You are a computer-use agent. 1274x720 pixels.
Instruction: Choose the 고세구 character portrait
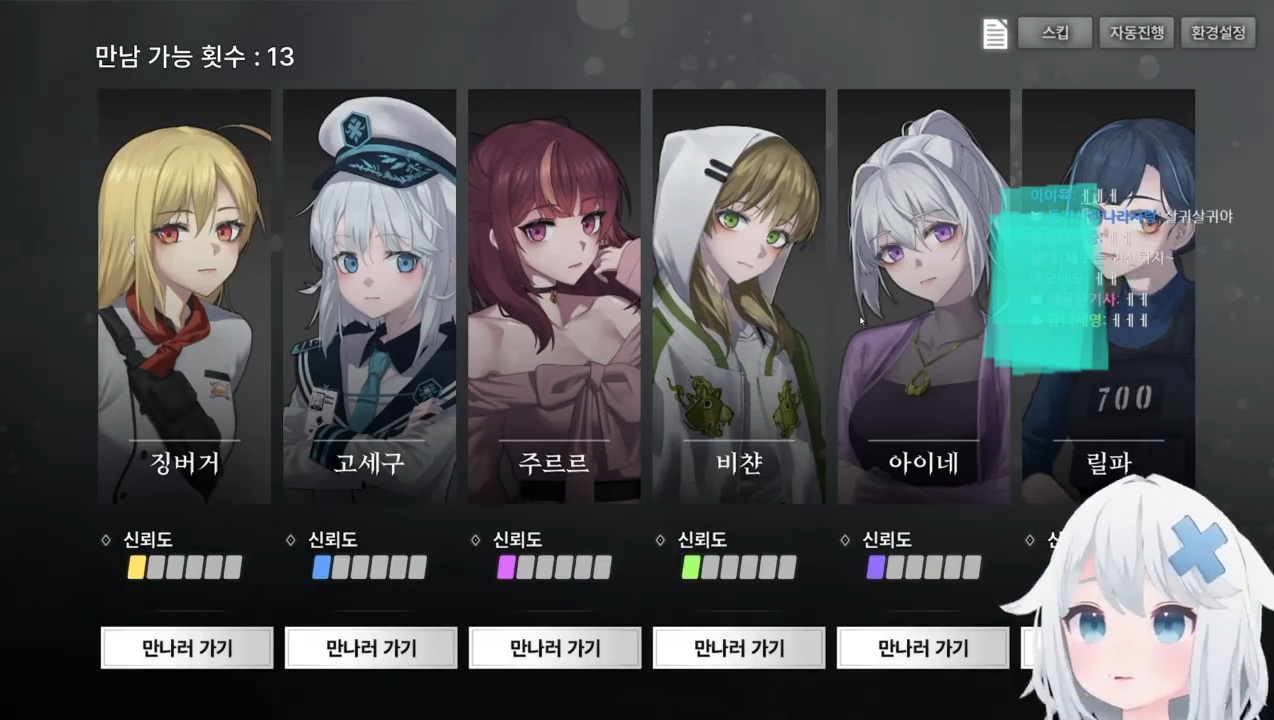369,296
